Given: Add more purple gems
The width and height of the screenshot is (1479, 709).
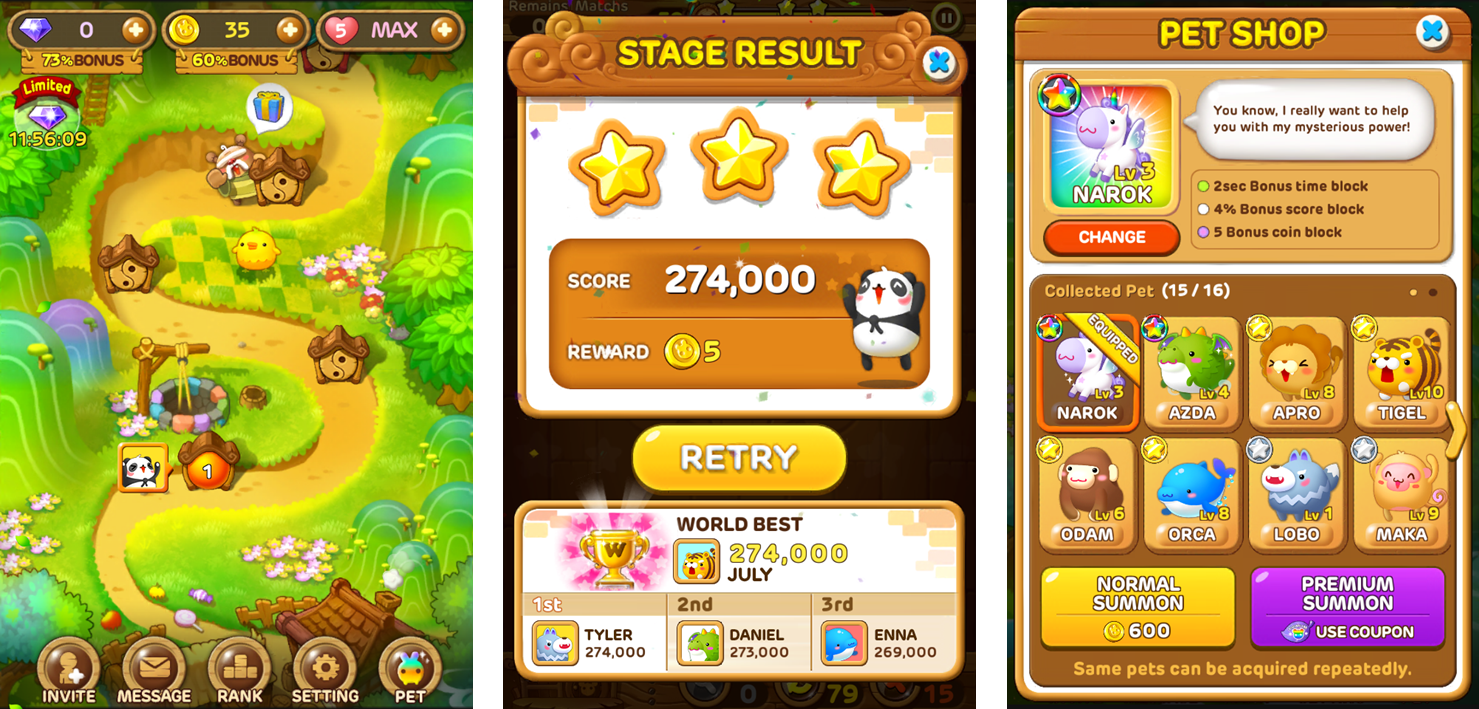Looking at the screenshot, I should (x=135, y=30).
